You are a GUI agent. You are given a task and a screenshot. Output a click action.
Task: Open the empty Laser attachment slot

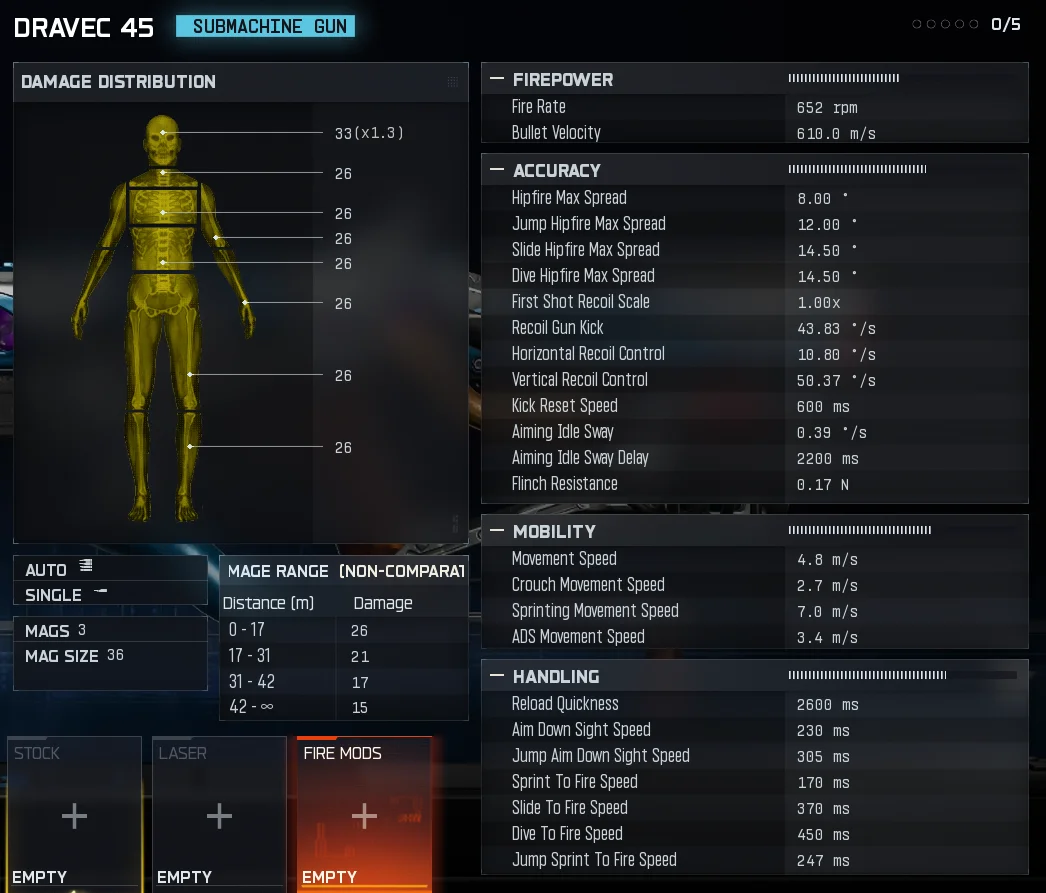tap(219, 815)
